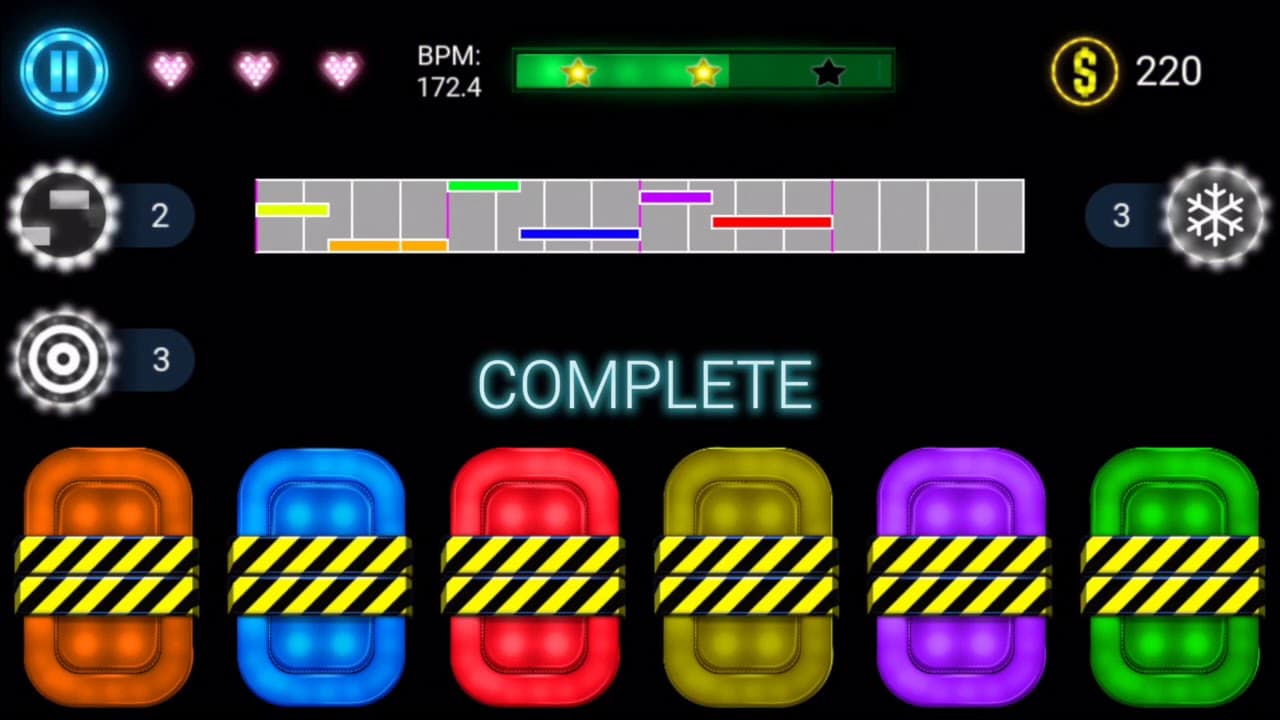Pause the game with the blue button
The height and width of the screenshot is (720, 1280).
64,71
